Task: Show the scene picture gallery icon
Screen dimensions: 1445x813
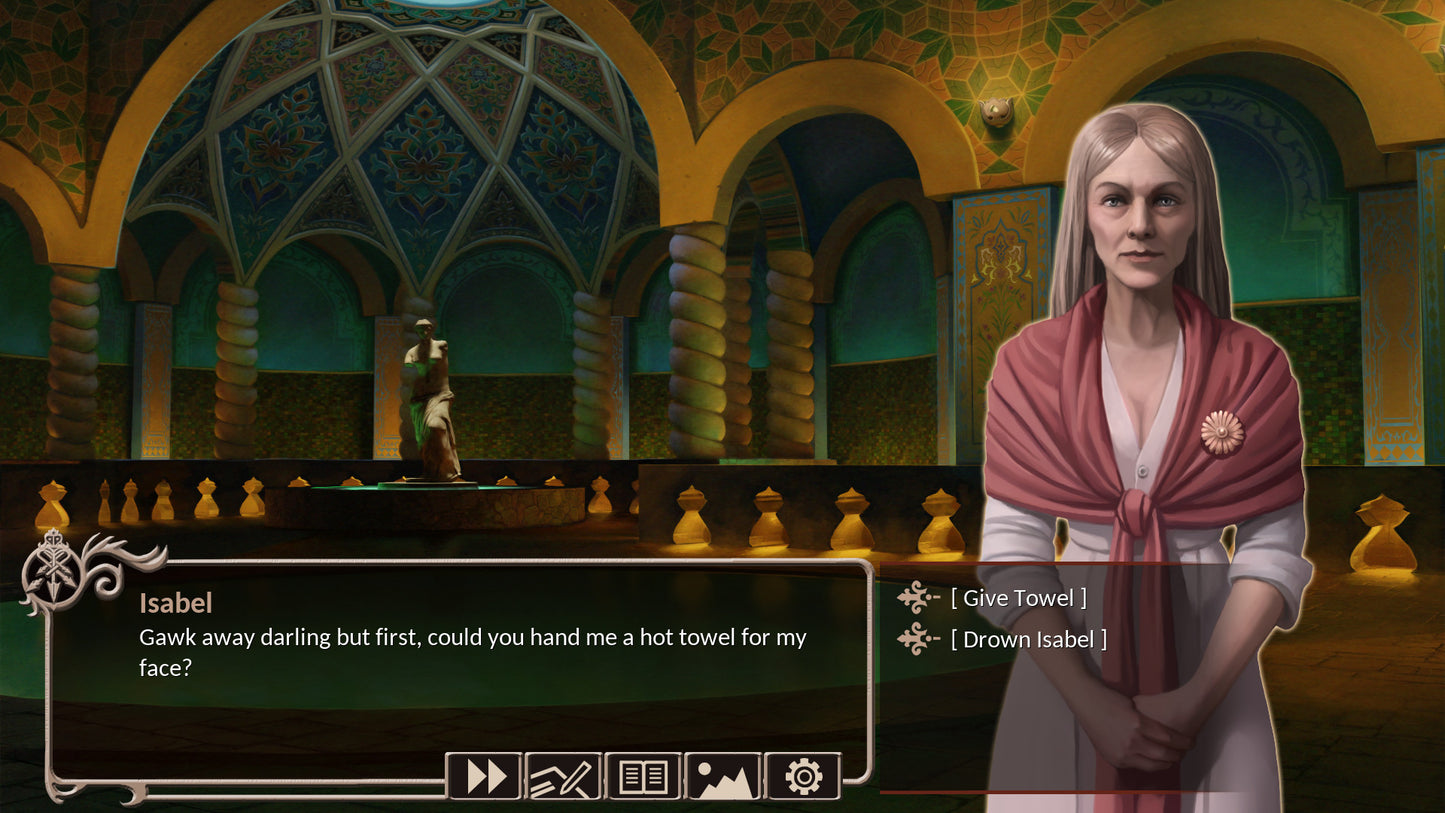Action: tap(723, 776)
